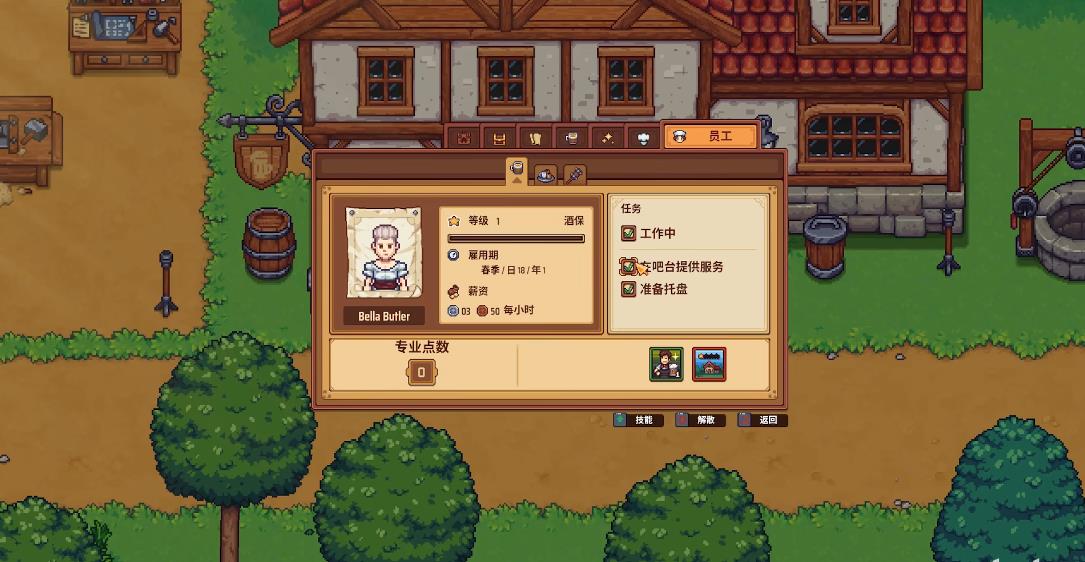Select the tavern building tab

463,137
